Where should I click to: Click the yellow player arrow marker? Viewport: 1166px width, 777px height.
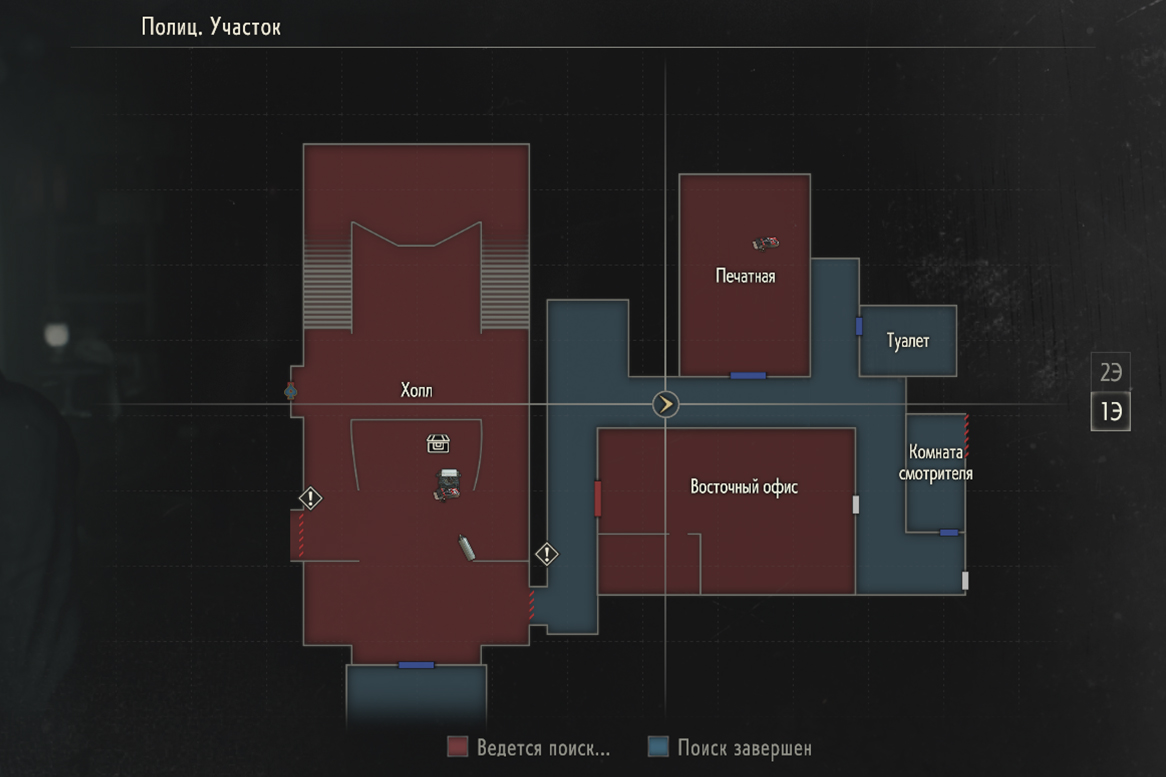(665, 404)
